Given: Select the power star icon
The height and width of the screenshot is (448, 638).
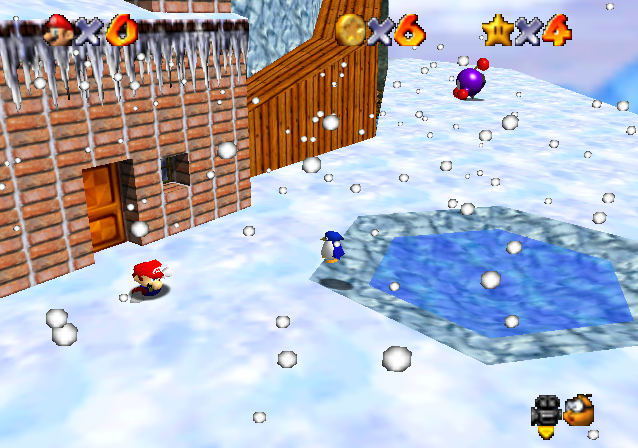Looking at the screenshot, I should [496, 30].
